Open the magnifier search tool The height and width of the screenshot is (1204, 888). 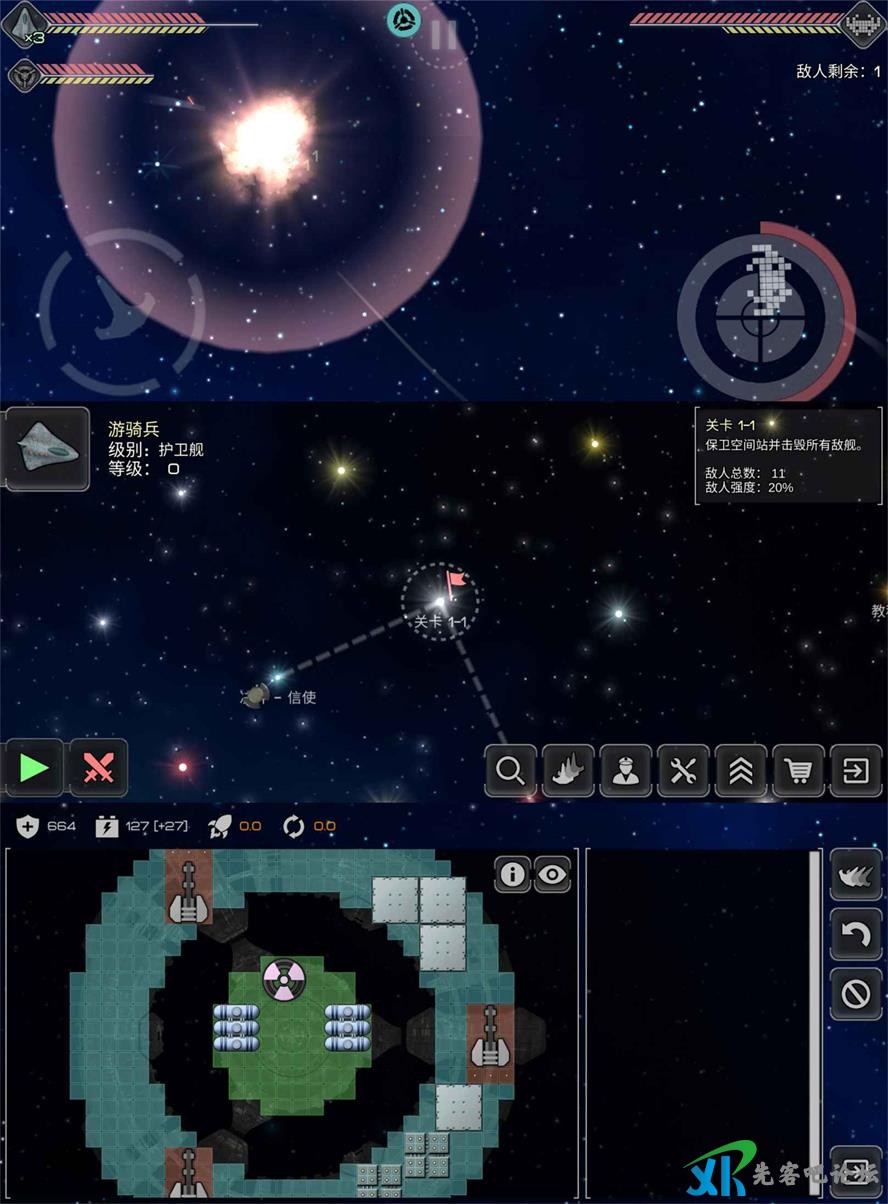[x=510, y=771]
